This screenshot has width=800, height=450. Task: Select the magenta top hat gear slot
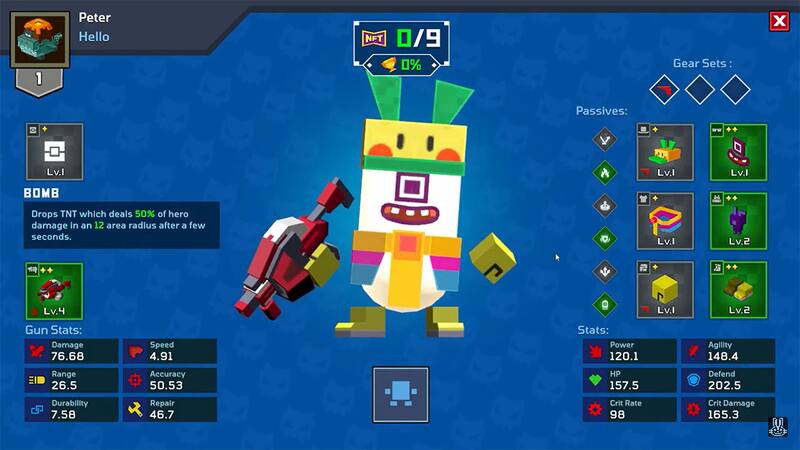click(x=738, y=152)
